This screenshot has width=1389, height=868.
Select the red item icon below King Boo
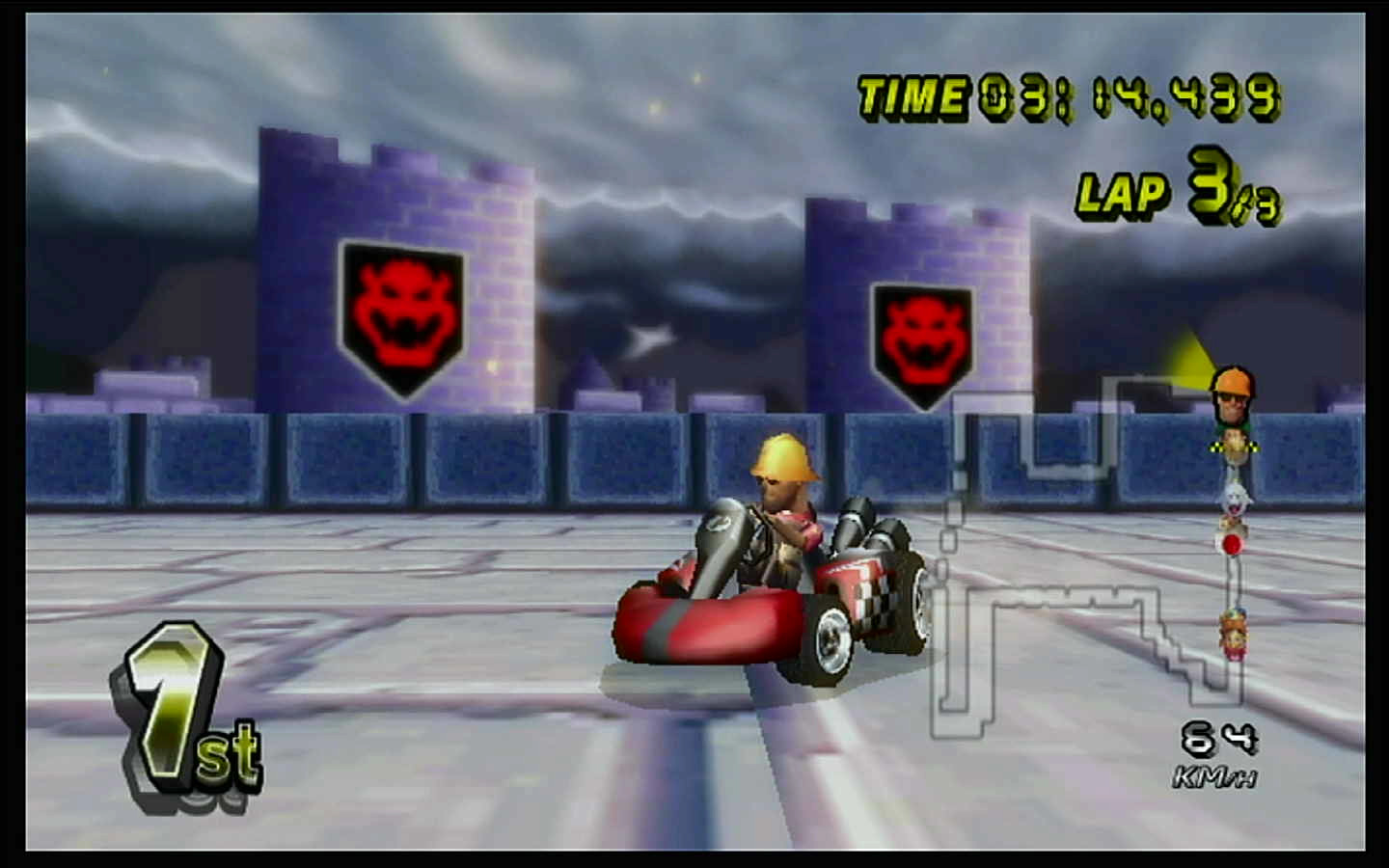tap(1231, 543)
